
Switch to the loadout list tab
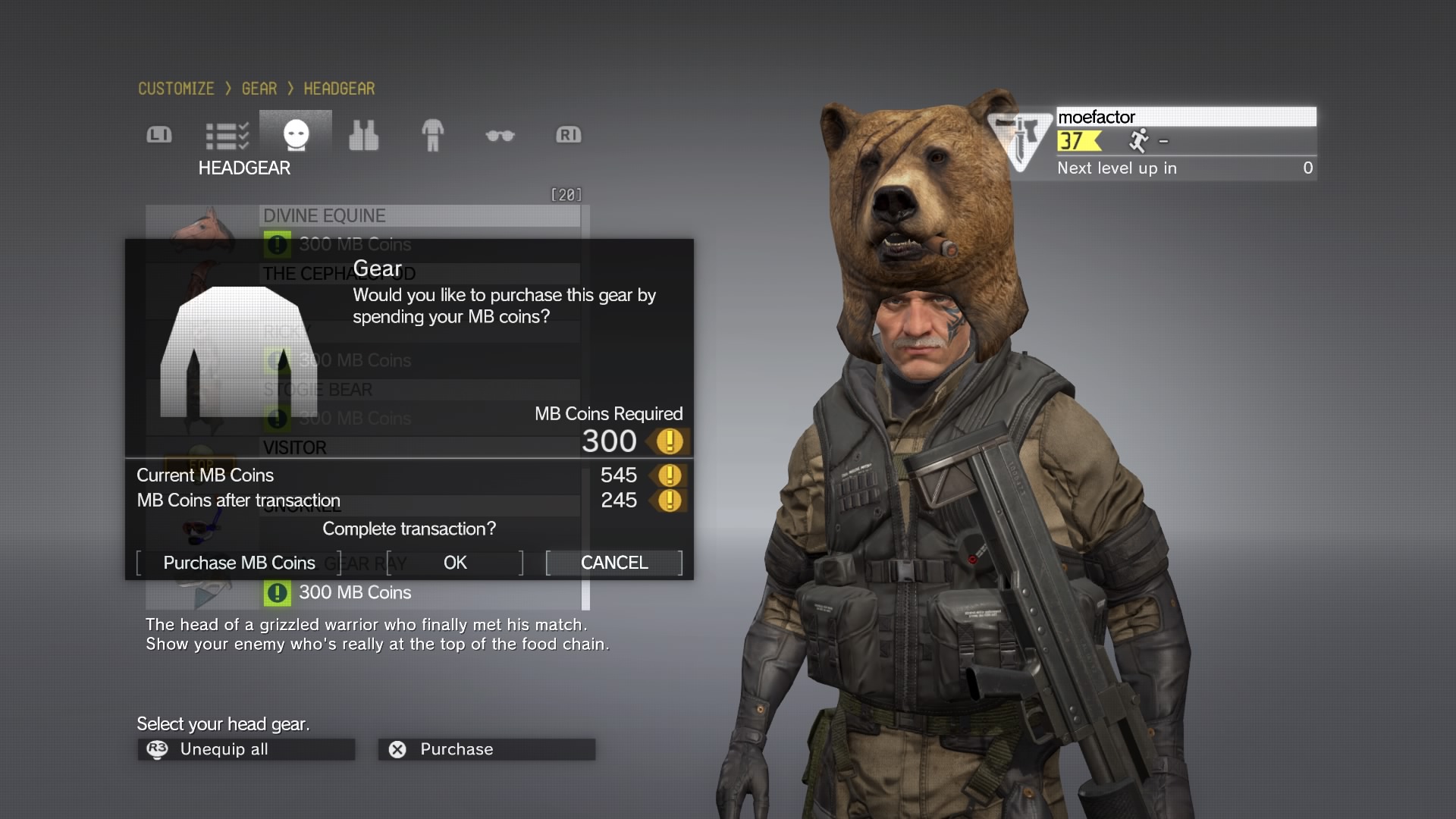click(x=227, y=136)
